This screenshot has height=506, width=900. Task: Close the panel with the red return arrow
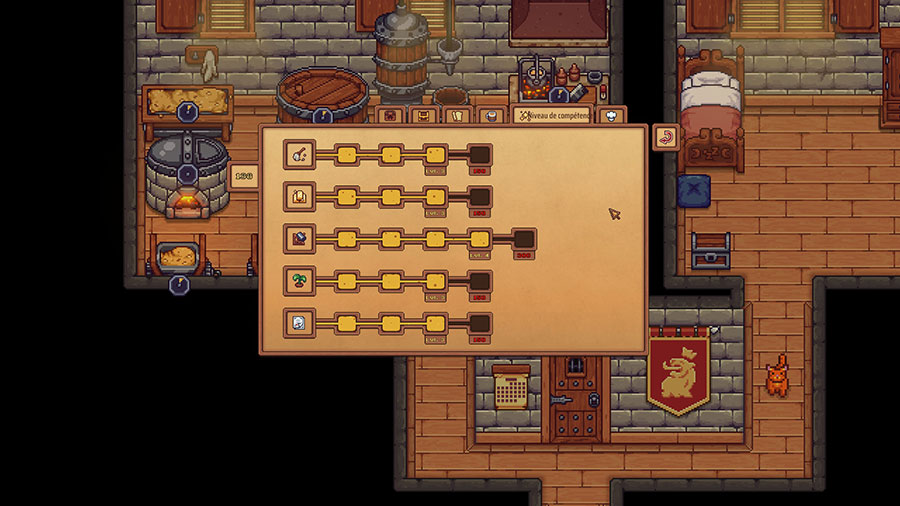665,137
